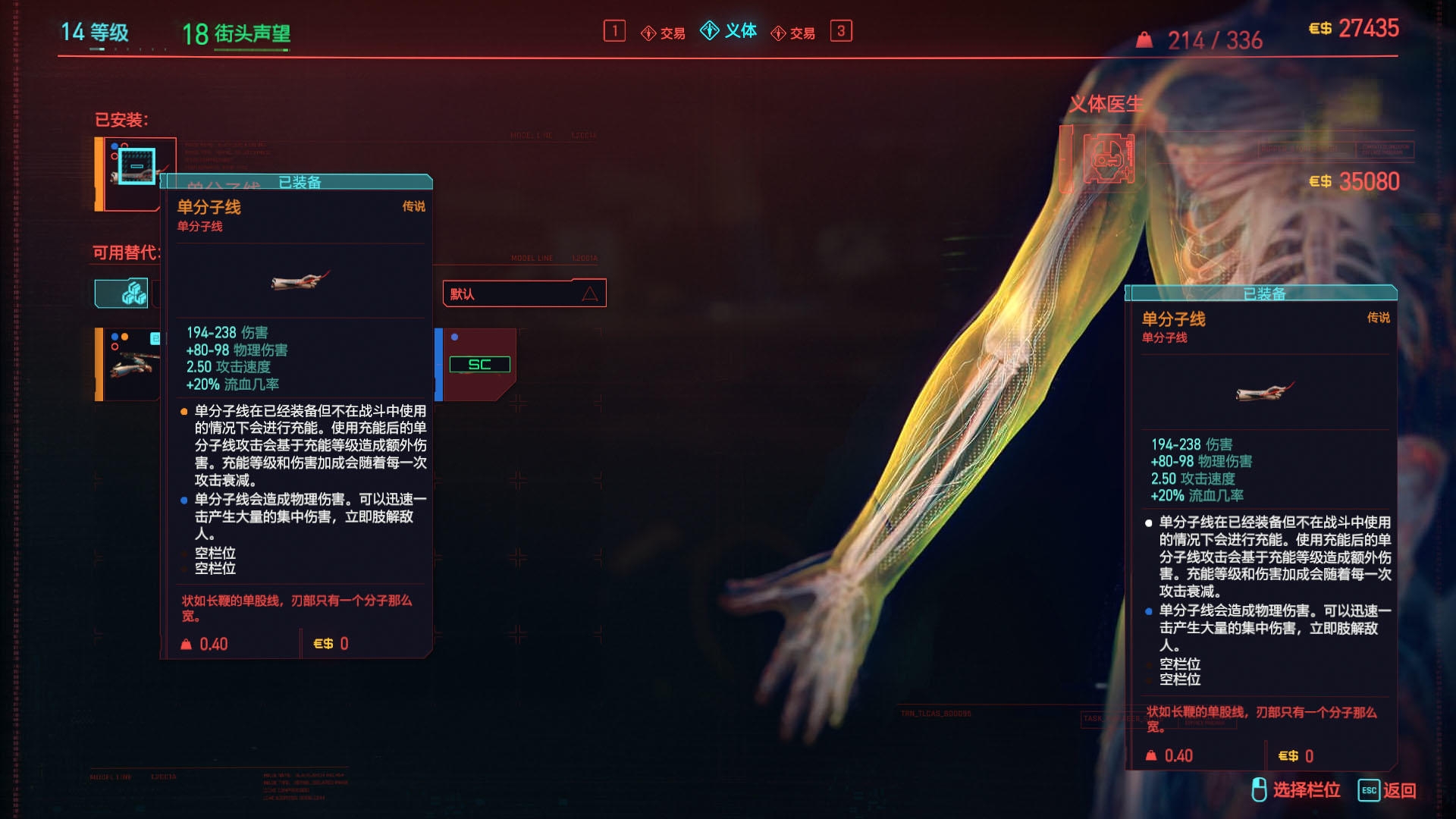Click the SC mod chip slot
Screen dimensions: 1456x819
coord(480,364)
